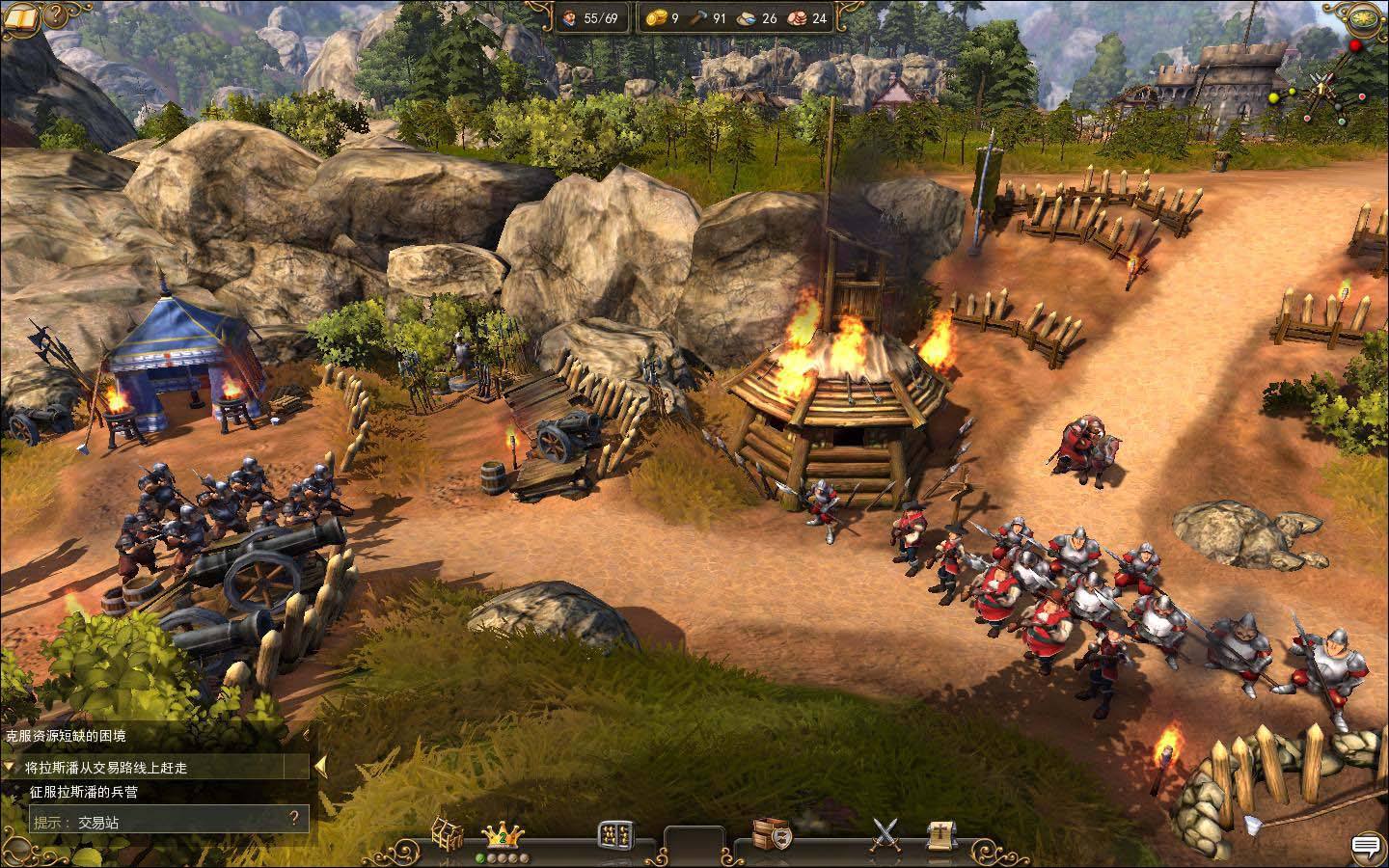Viewport: 1389px width, 868px height.
Task: Select the objective 将拉斯潘从交易路线上赶走
Action: click(x=106, y=768)
